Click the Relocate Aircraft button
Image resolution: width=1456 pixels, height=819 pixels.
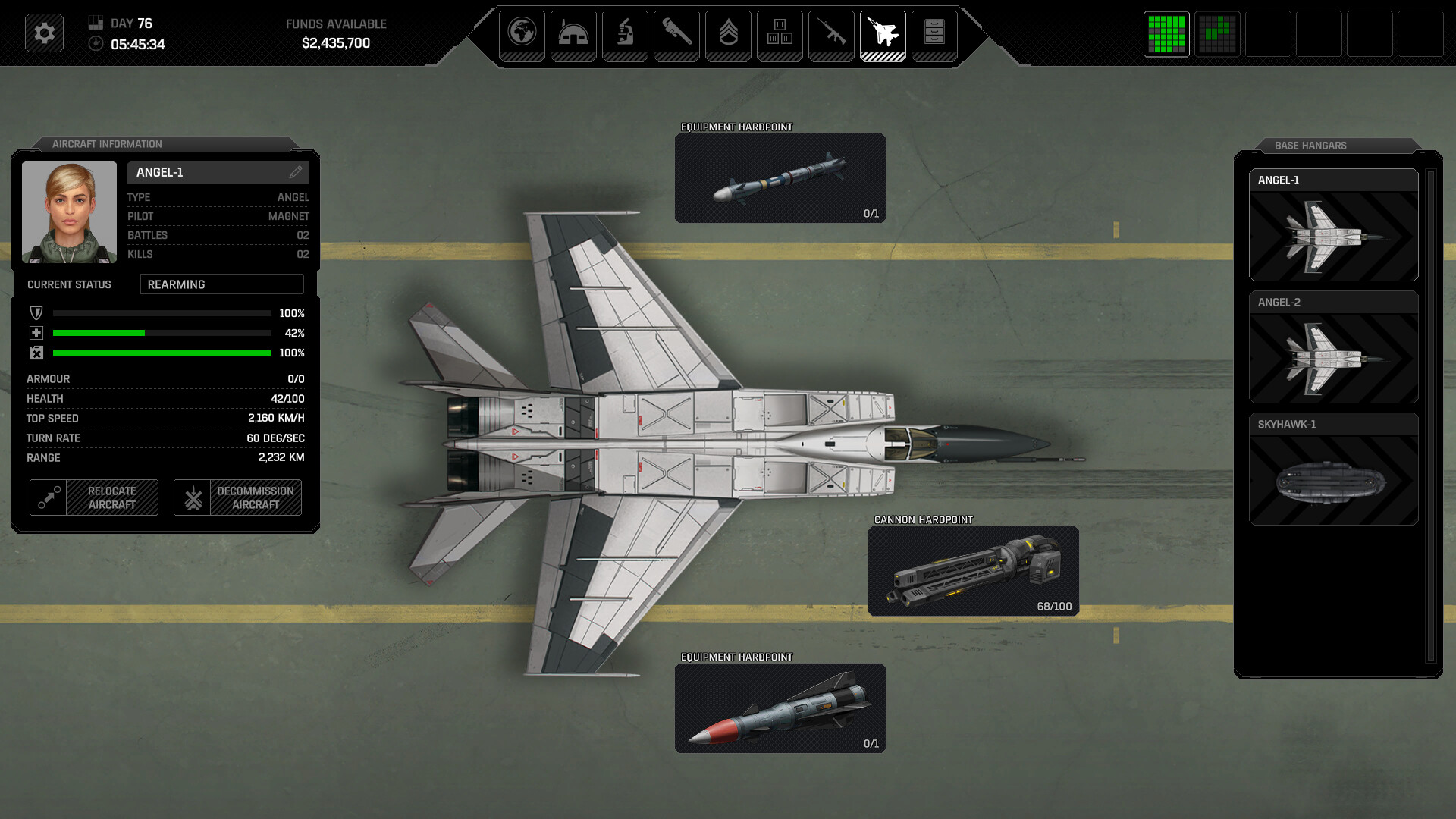(x=93, y=497)
